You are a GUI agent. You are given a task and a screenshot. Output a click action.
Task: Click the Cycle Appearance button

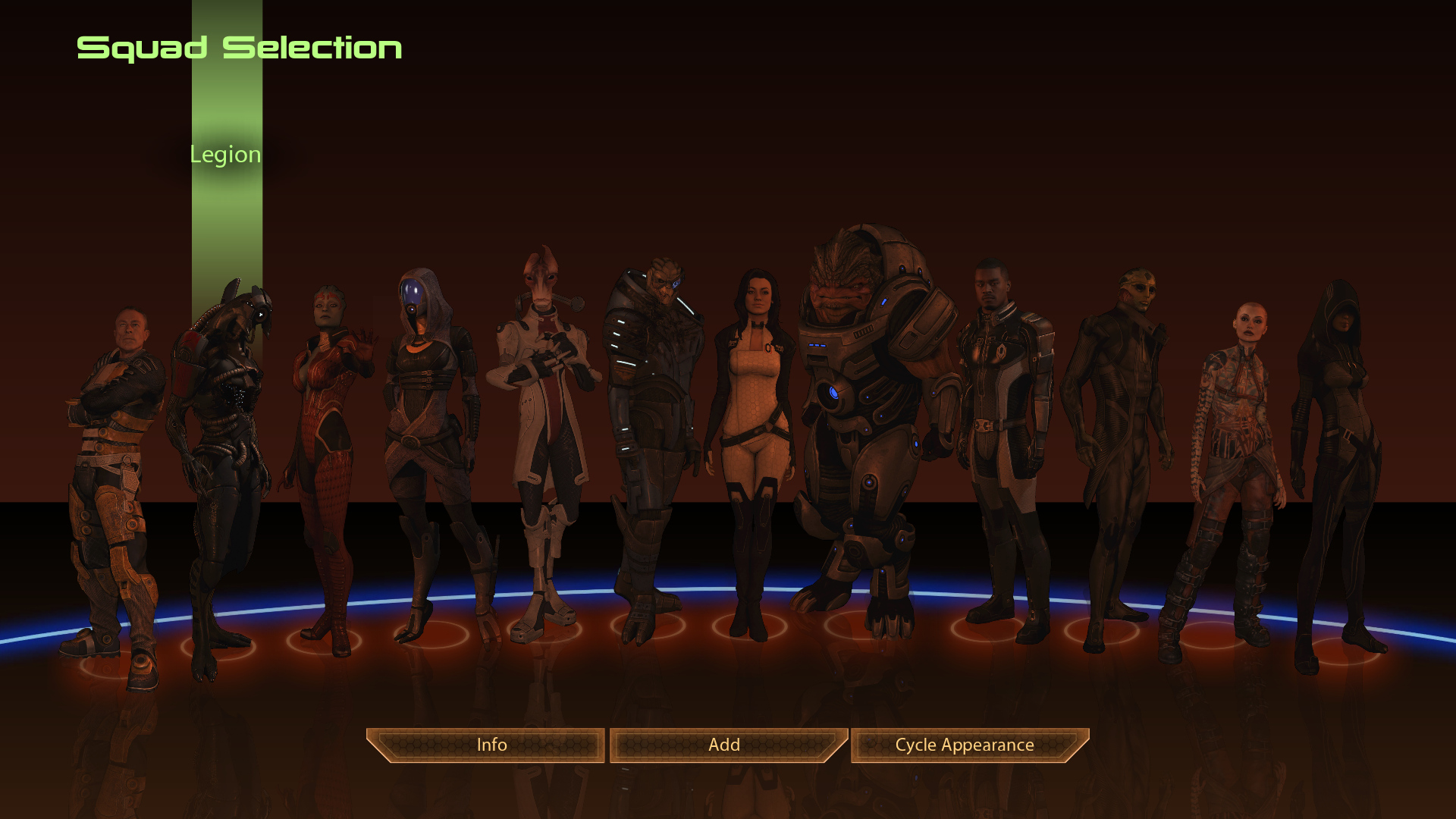965,745
